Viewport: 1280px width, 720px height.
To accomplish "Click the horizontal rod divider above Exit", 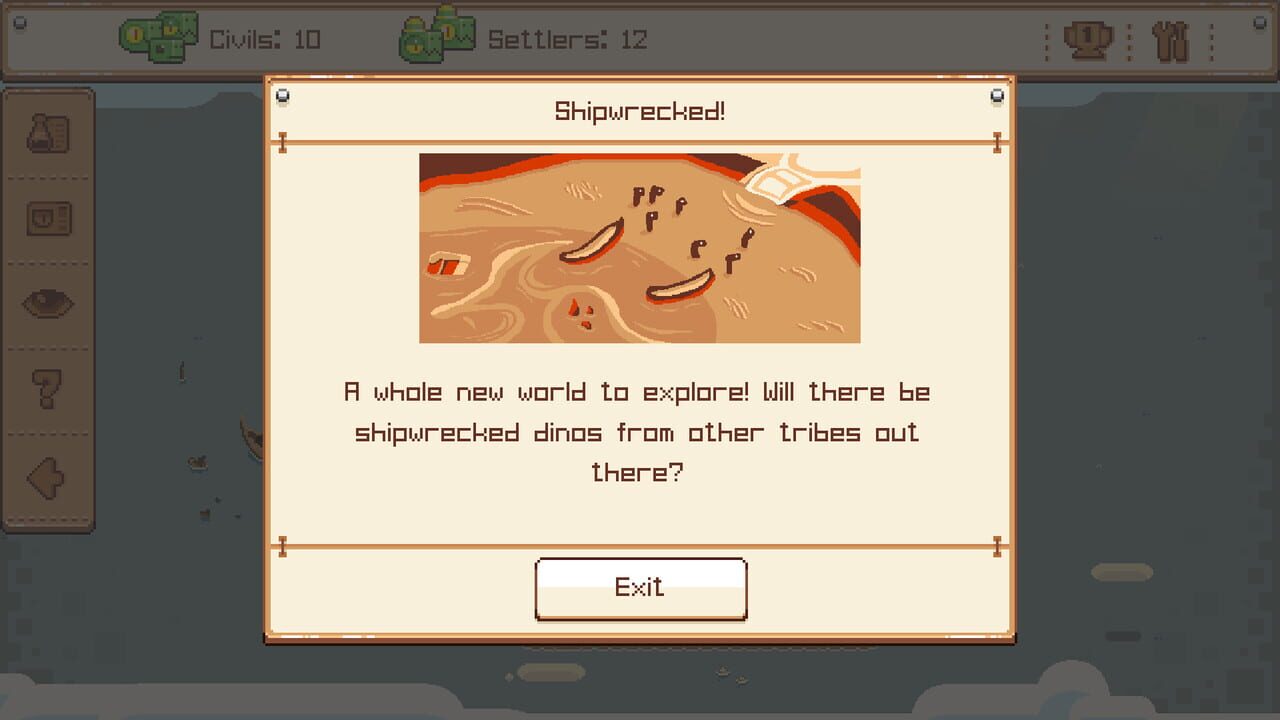I will 639,546.
